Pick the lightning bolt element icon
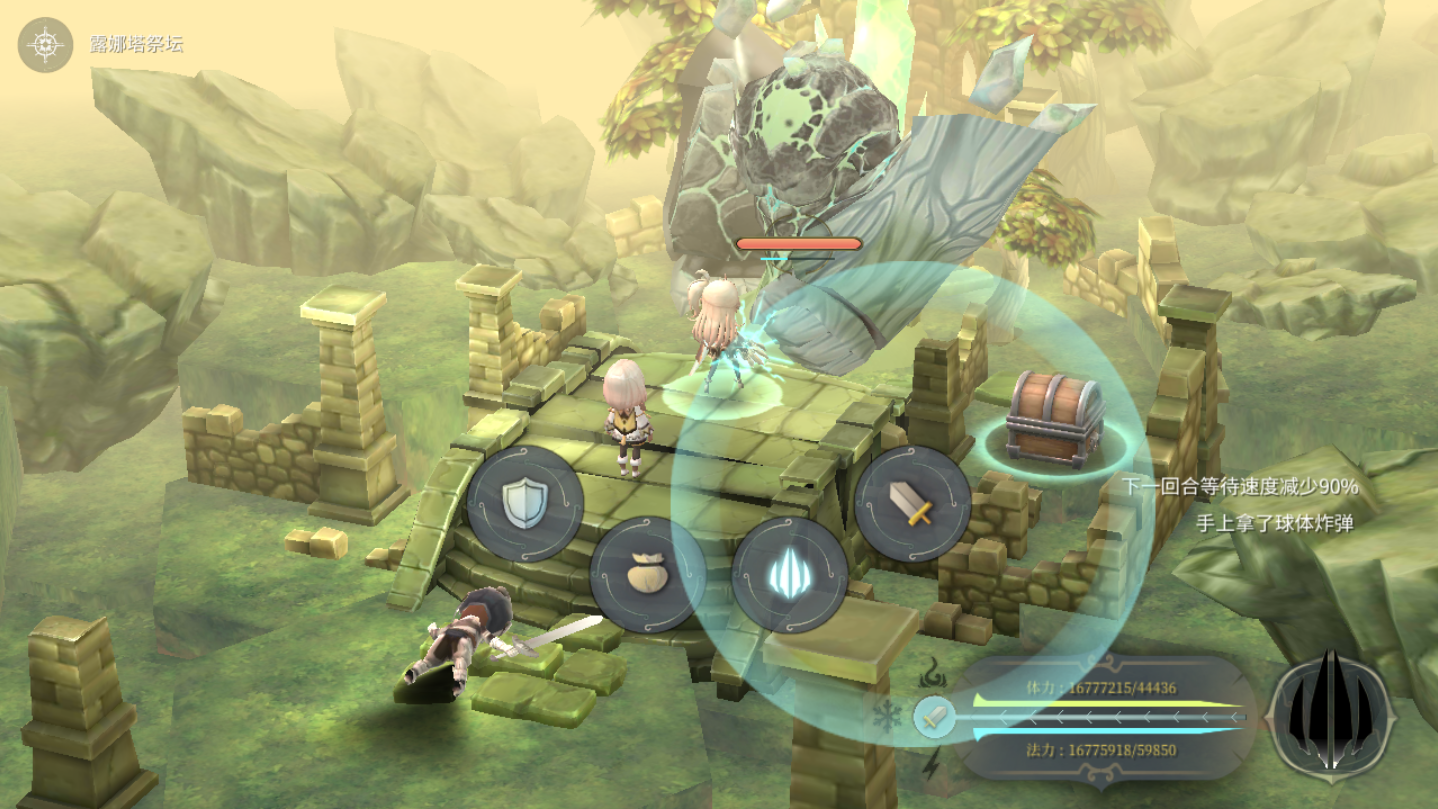 click(x=931, y=765)
